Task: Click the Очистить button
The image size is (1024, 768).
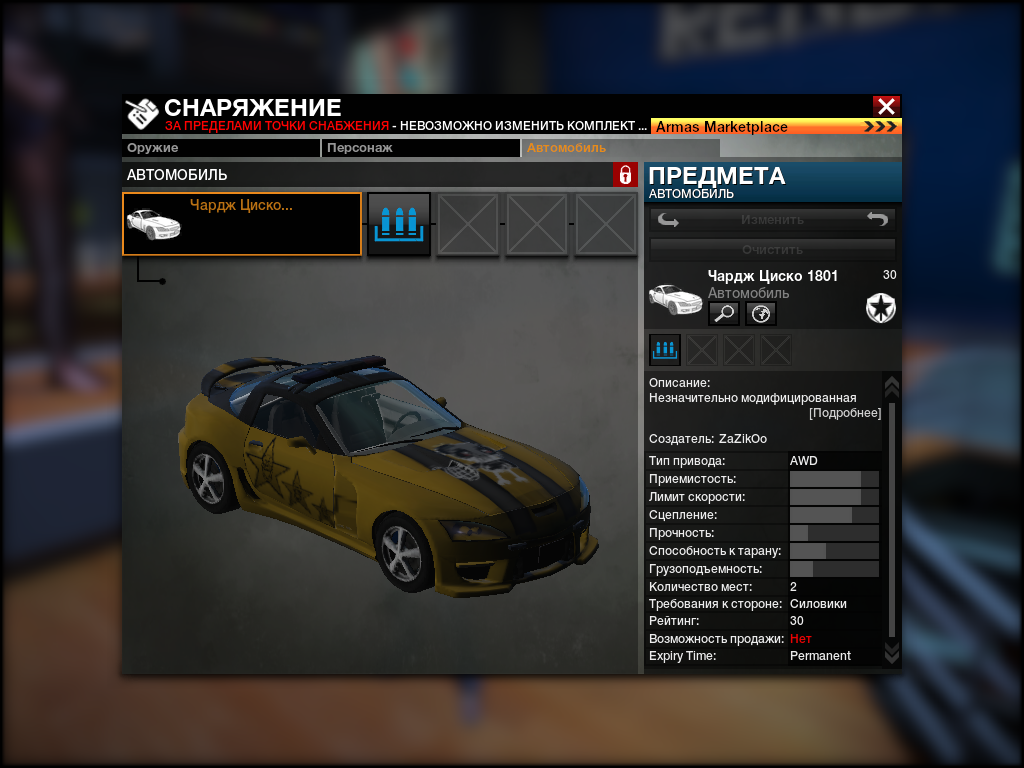Action: tap(772, 249)
